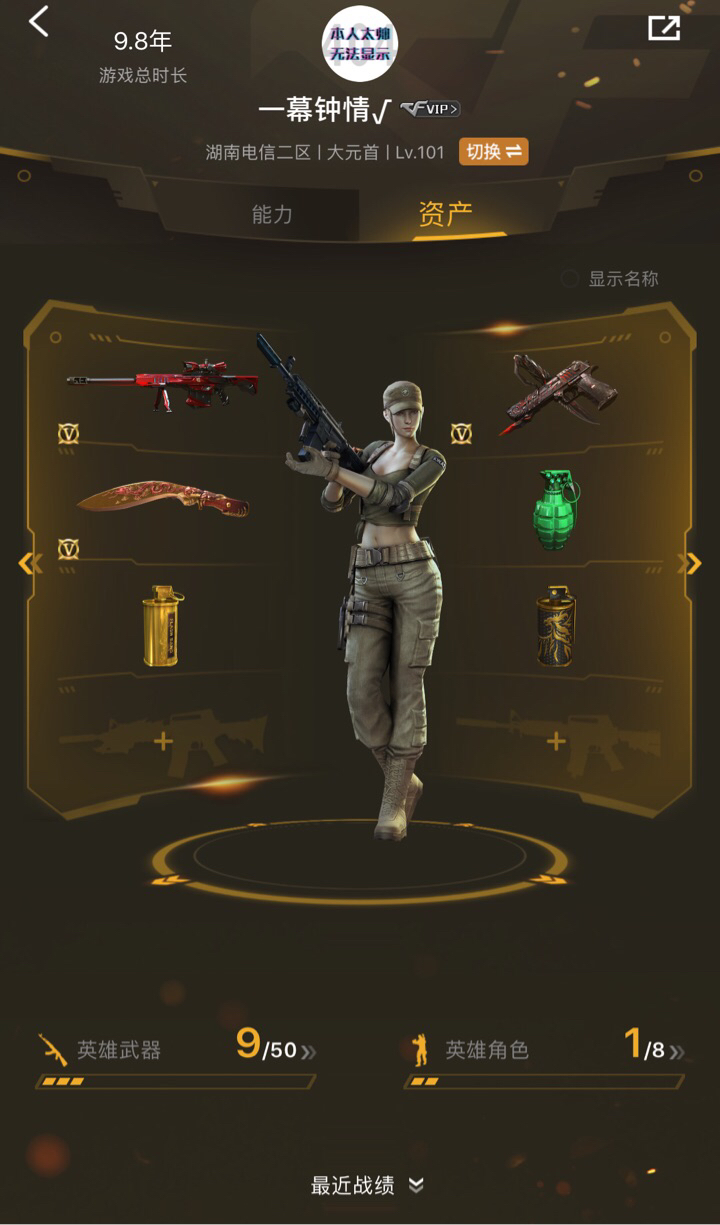
Task: Select the red sniper rifle slot
Action: click(162, 384)
